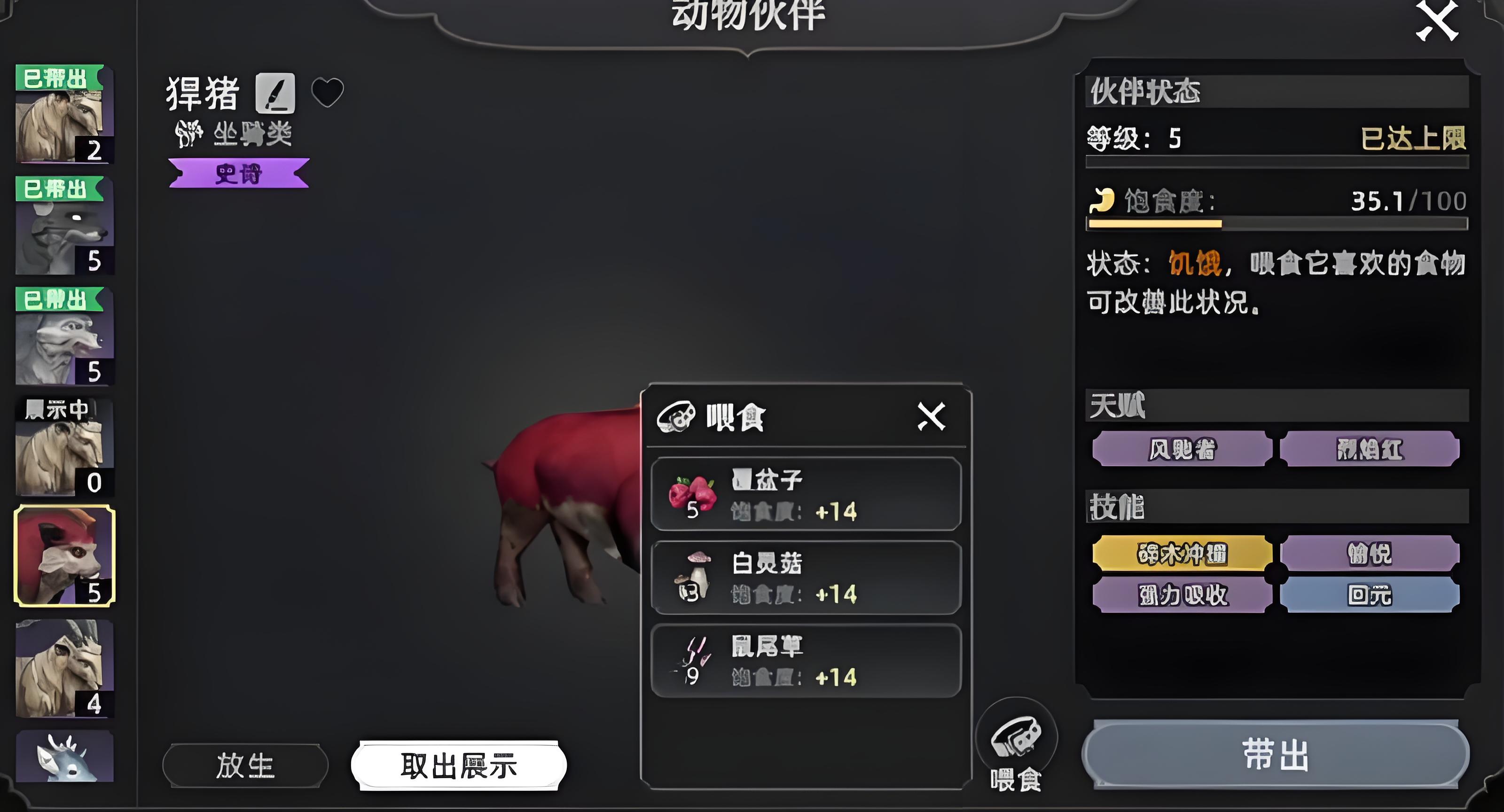1504x812 pixels.
Task: View the 回元 skill
Action: (x=1369, y=595)
